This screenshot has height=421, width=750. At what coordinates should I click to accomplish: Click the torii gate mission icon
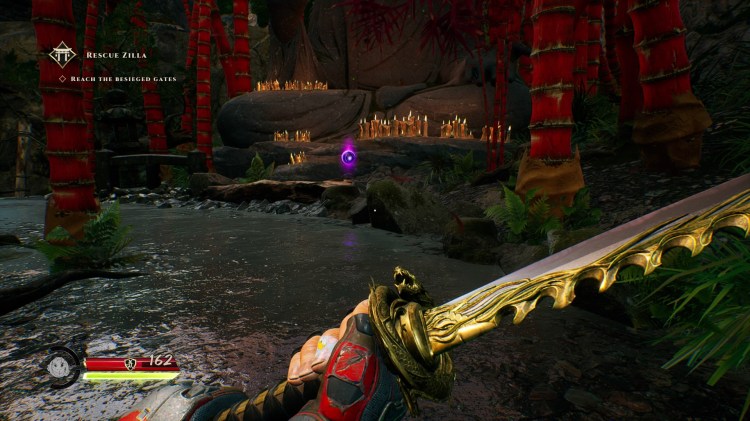tap(63, 54)
